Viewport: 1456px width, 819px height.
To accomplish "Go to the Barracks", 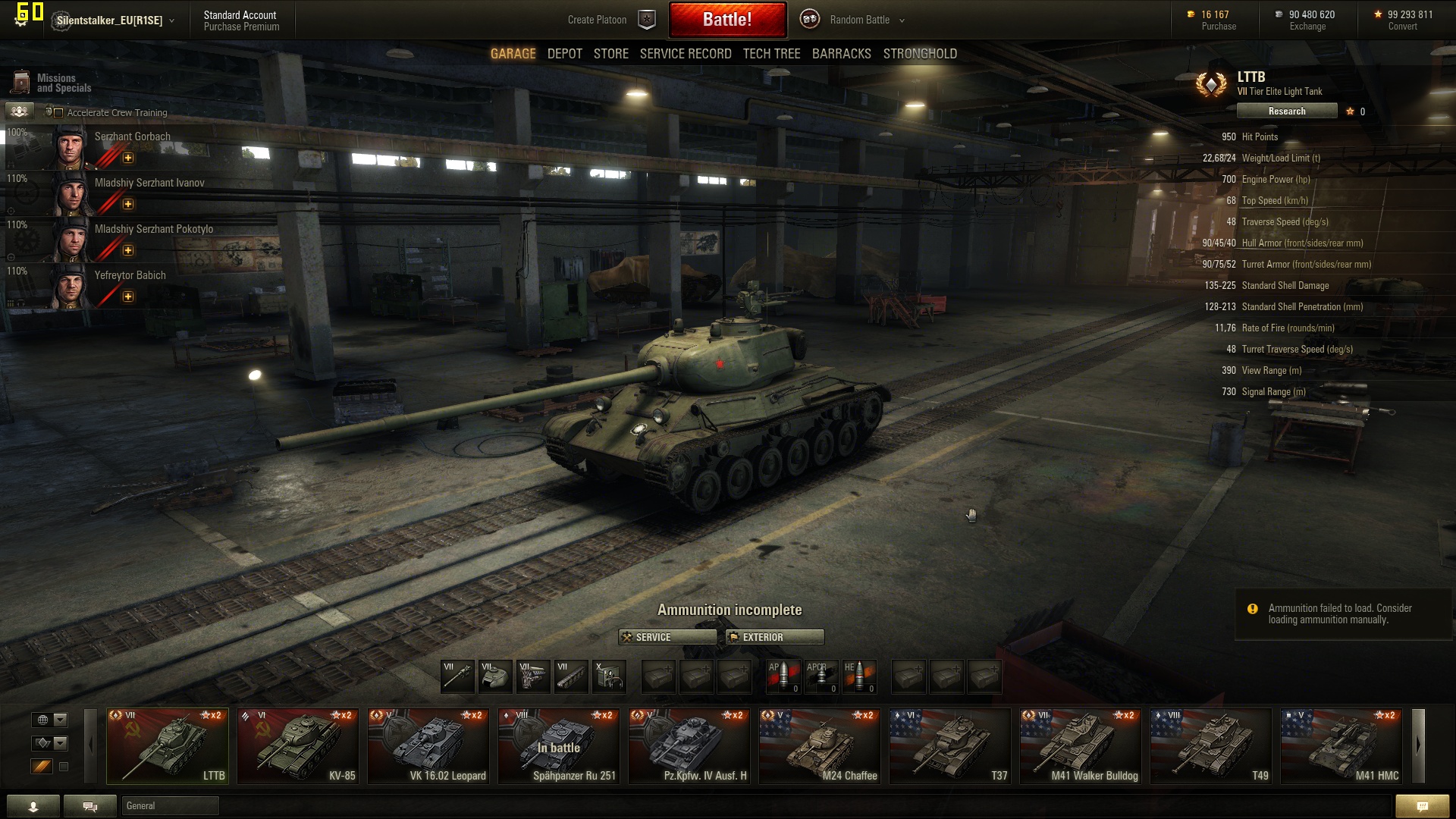I will [x=841, y=54].
